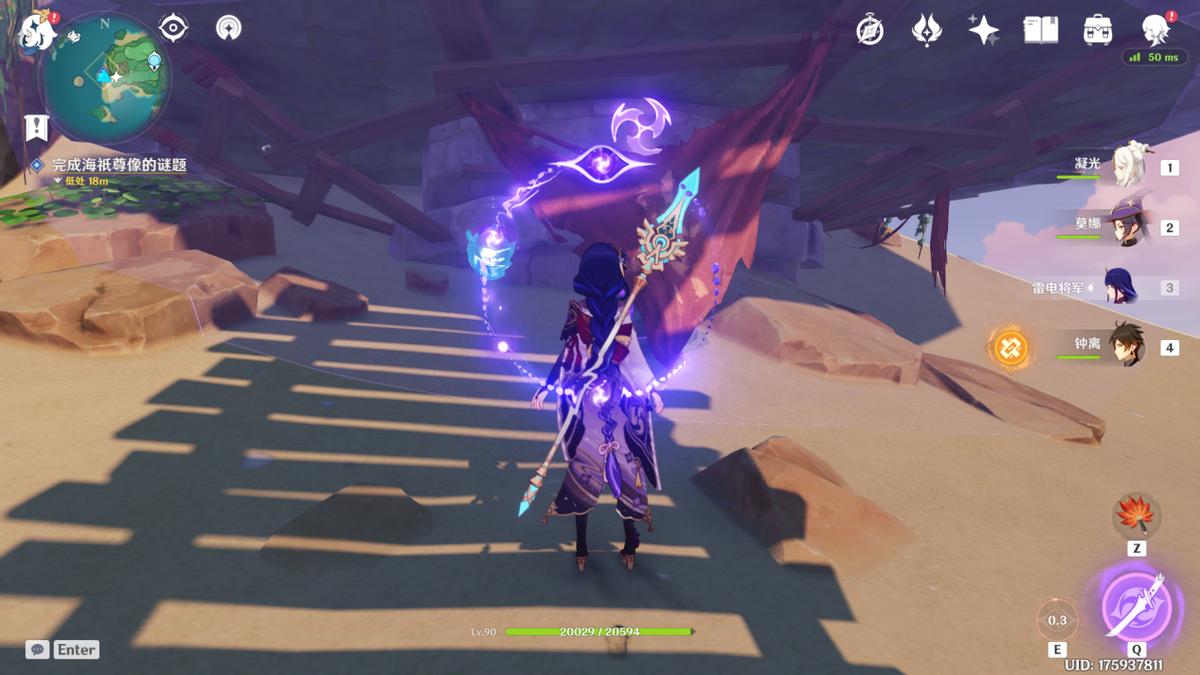Switch to party member 莫娜

[1130, 227]
